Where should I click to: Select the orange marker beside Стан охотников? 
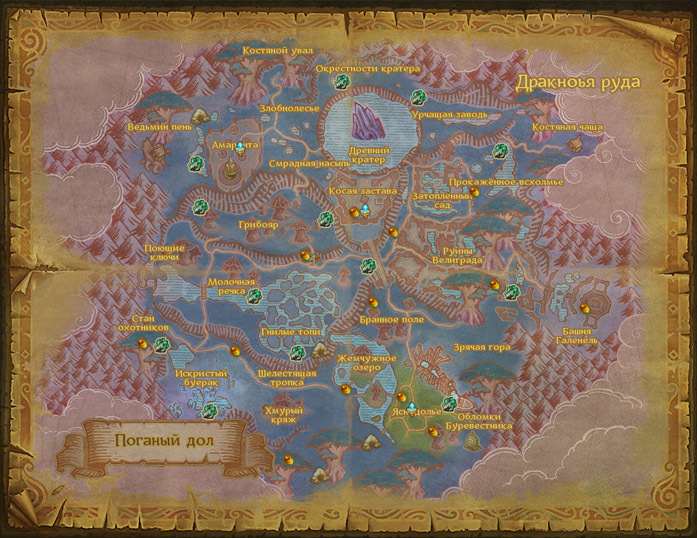[144, 342]
